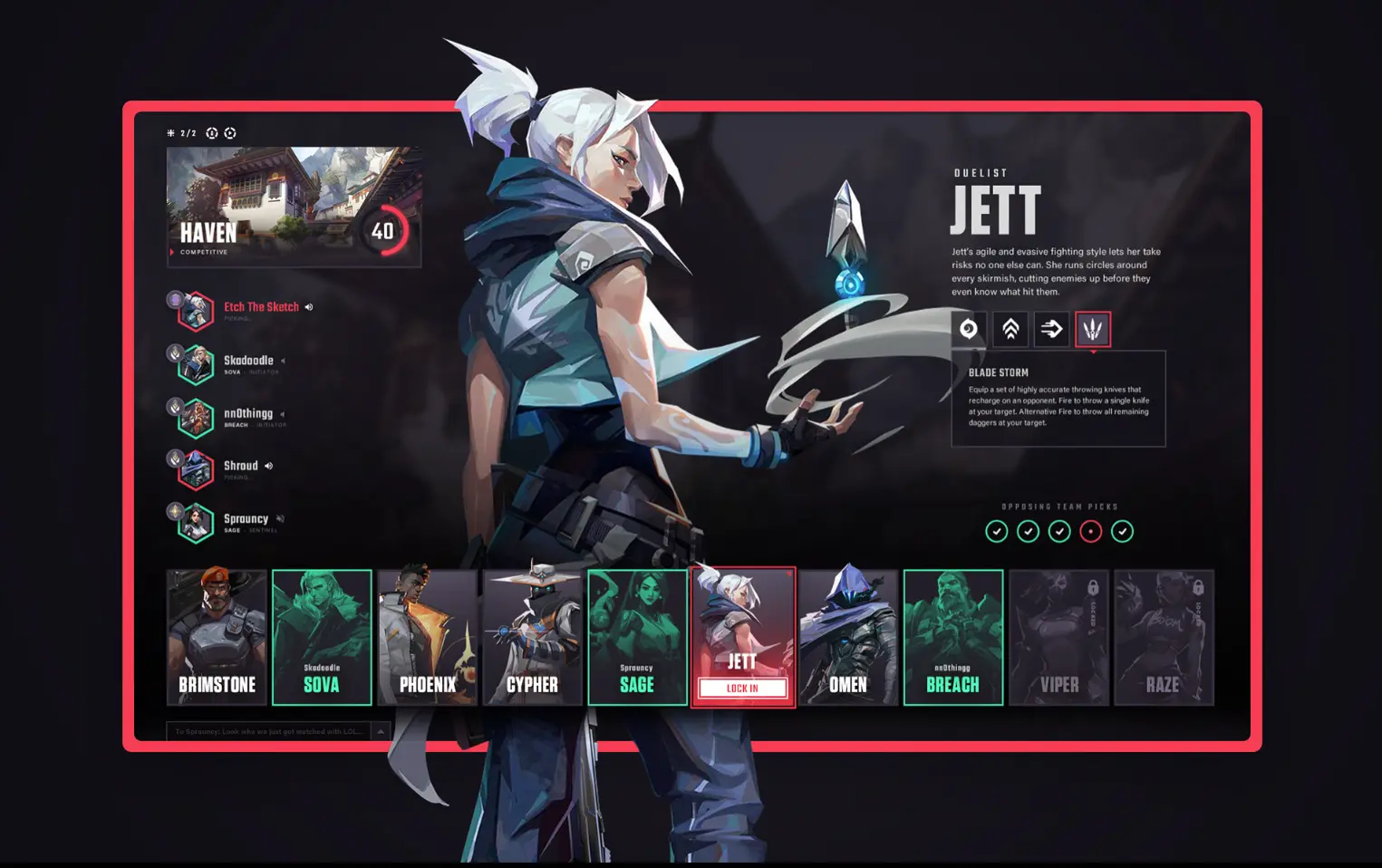Click the play queue icon beside the party indicator
The height and width of the screenshot is (868, 1382).
[230, 132]
